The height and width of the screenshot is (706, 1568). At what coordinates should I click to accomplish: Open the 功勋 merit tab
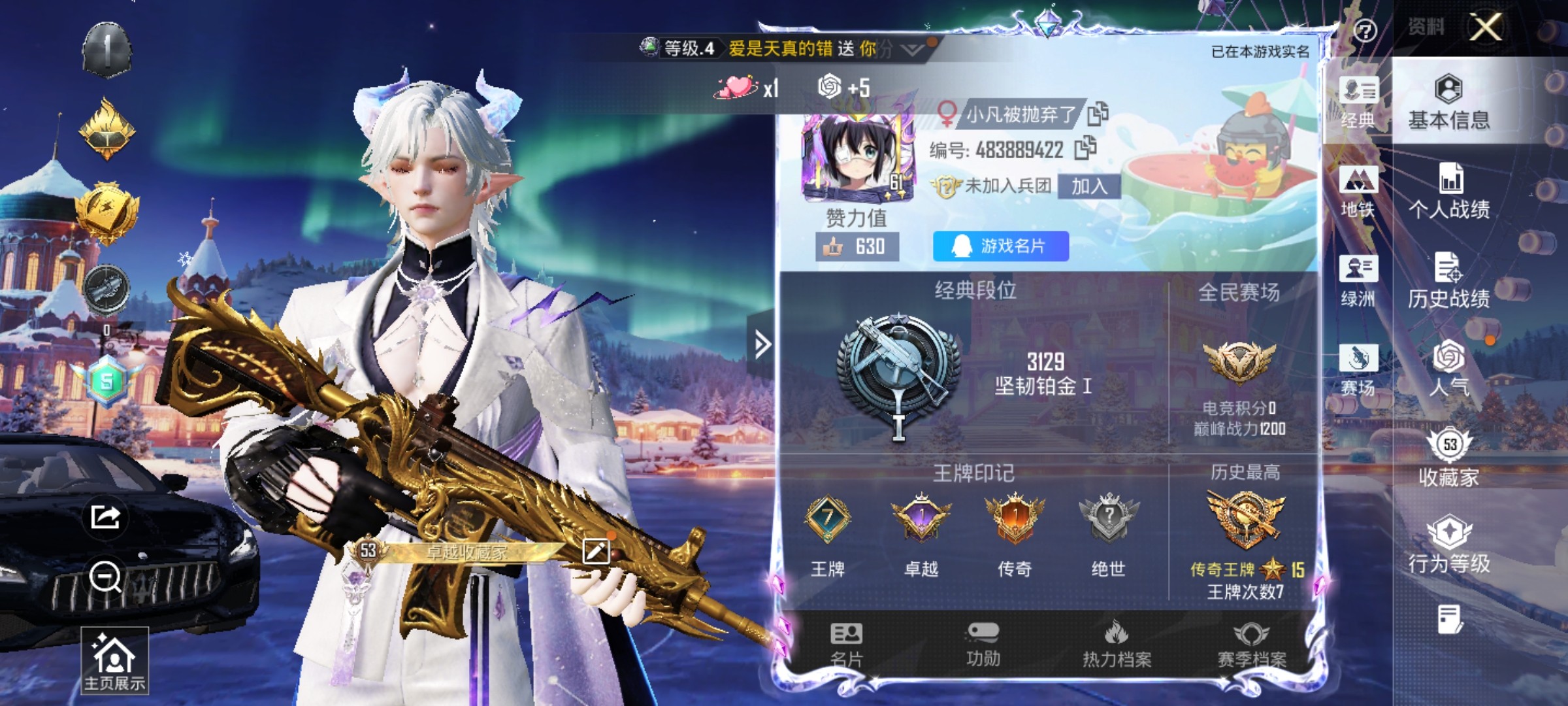(983, 645)
